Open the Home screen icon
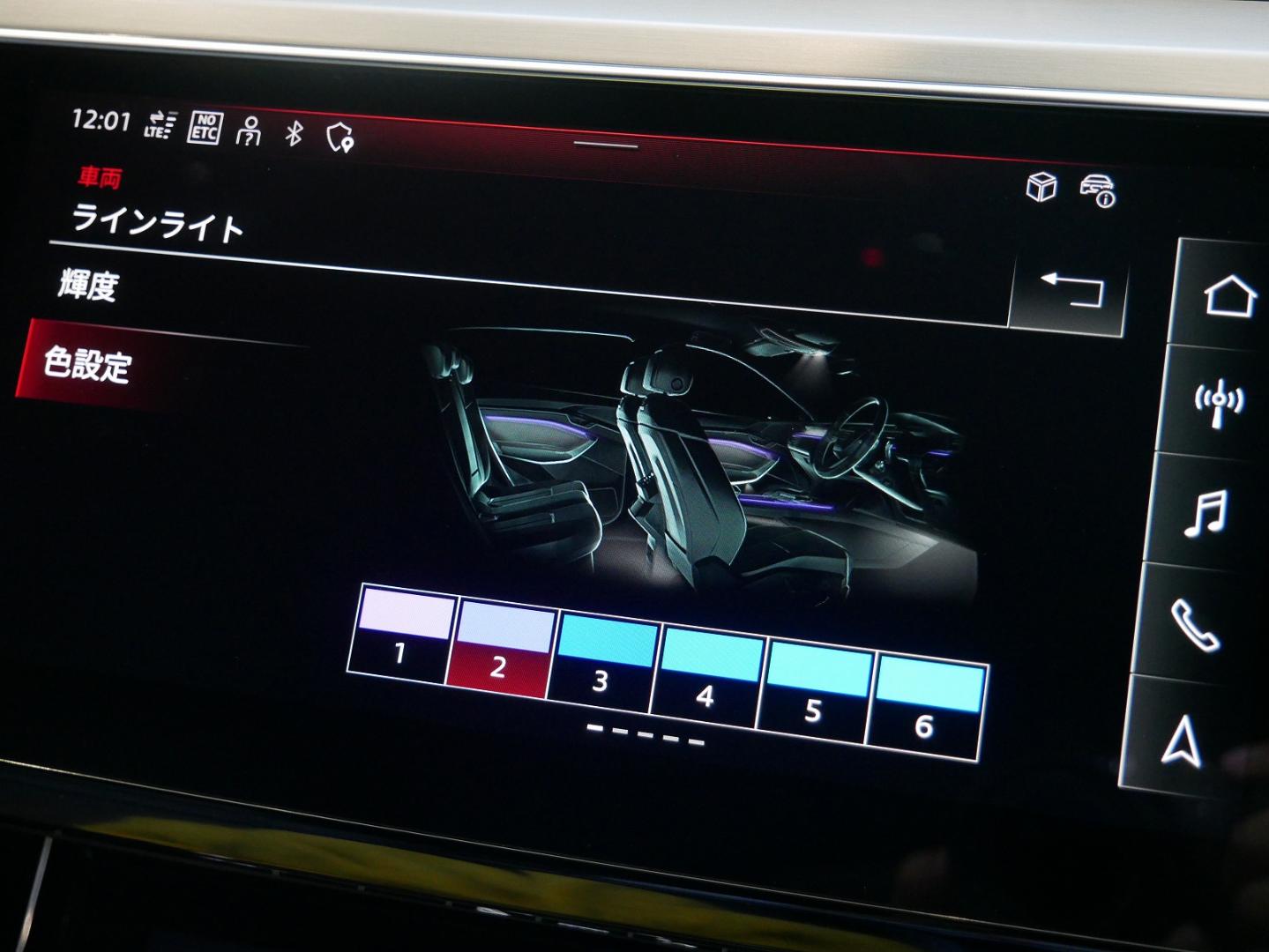This screenshot has height=952, width=1269. tap(1223, 294)
